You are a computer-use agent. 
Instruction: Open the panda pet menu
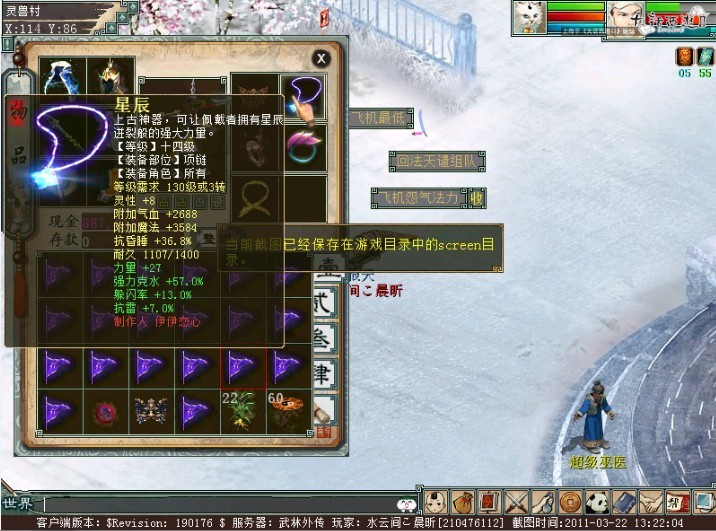(597, 502)
